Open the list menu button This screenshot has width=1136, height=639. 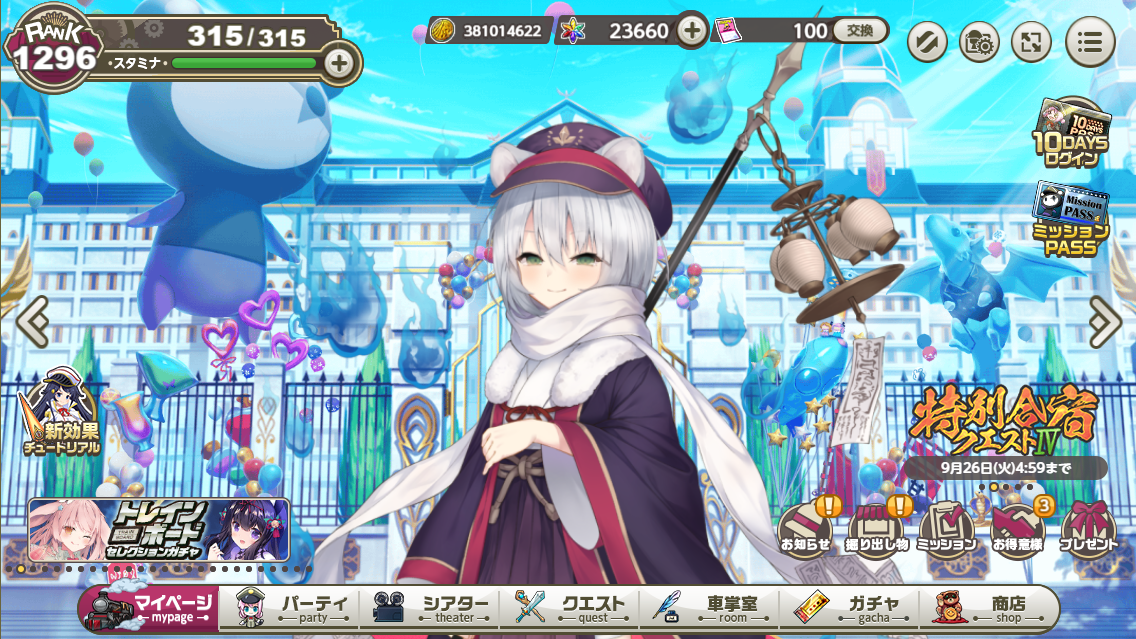click(x=1090, y=42)
